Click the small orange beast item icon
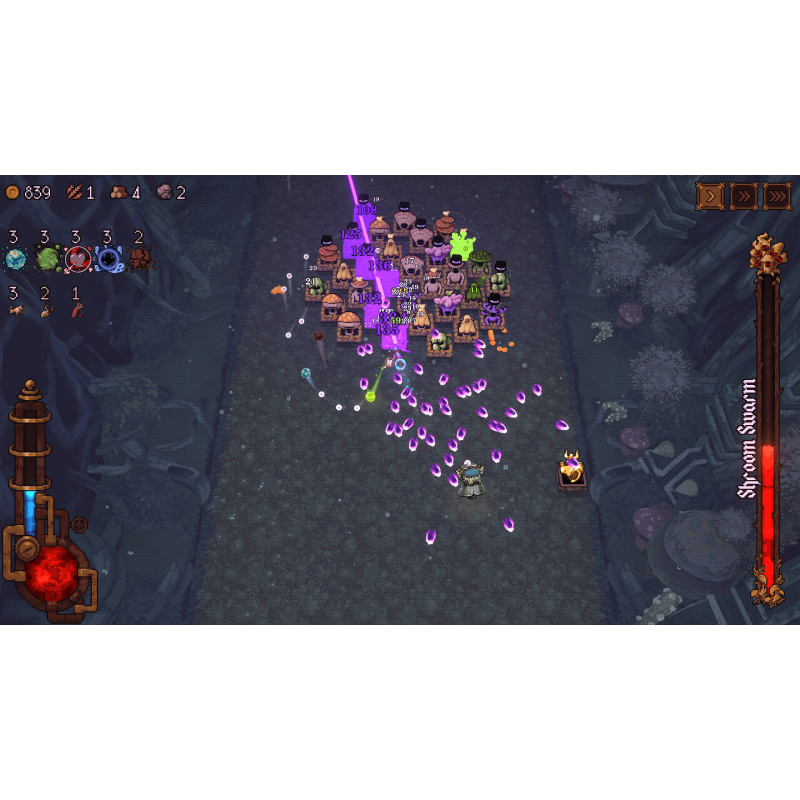800x800 pixels. pyautogui.click(x=16, y=311)
